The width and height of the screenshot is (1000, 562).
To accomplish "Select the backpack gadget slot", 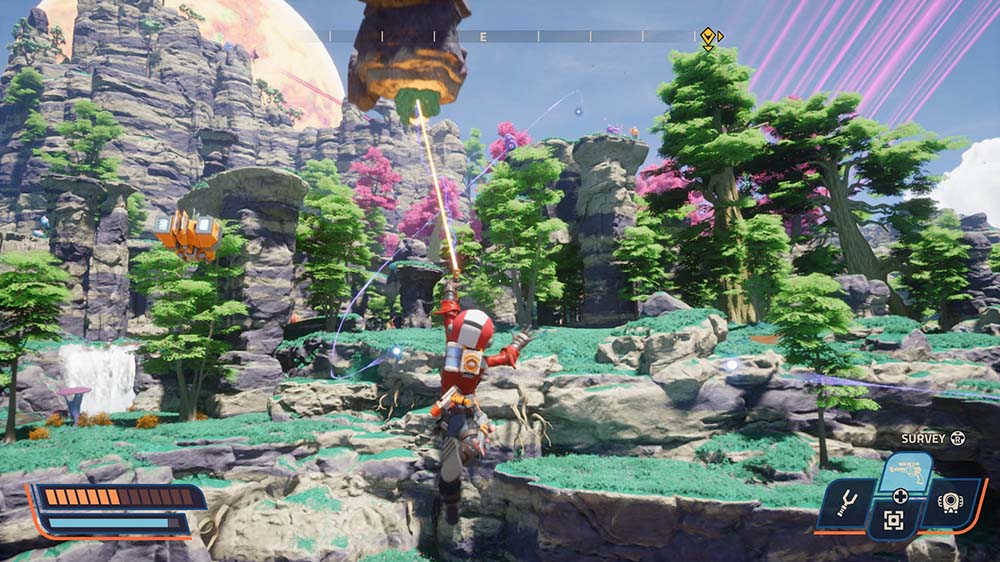I will pyautogui.click(x=950, y=504).
